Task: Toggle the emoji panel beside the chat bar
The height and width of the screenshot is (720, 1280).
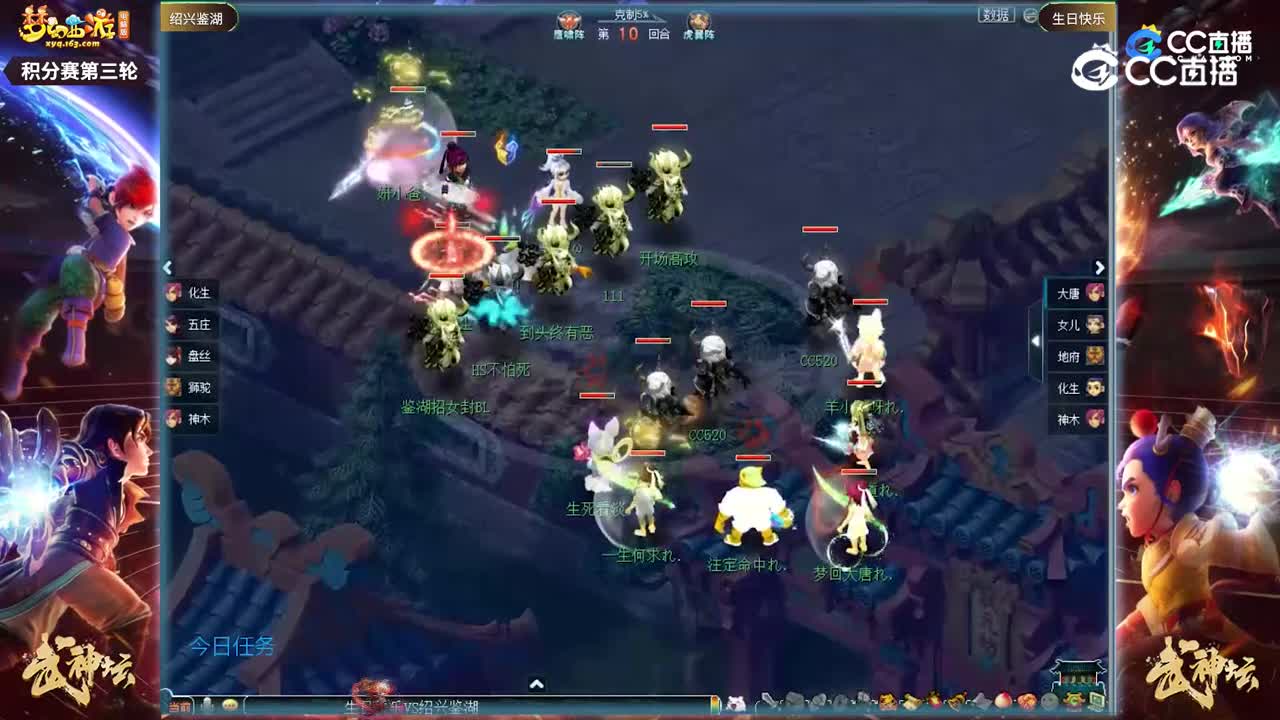Action: [230, 706]
